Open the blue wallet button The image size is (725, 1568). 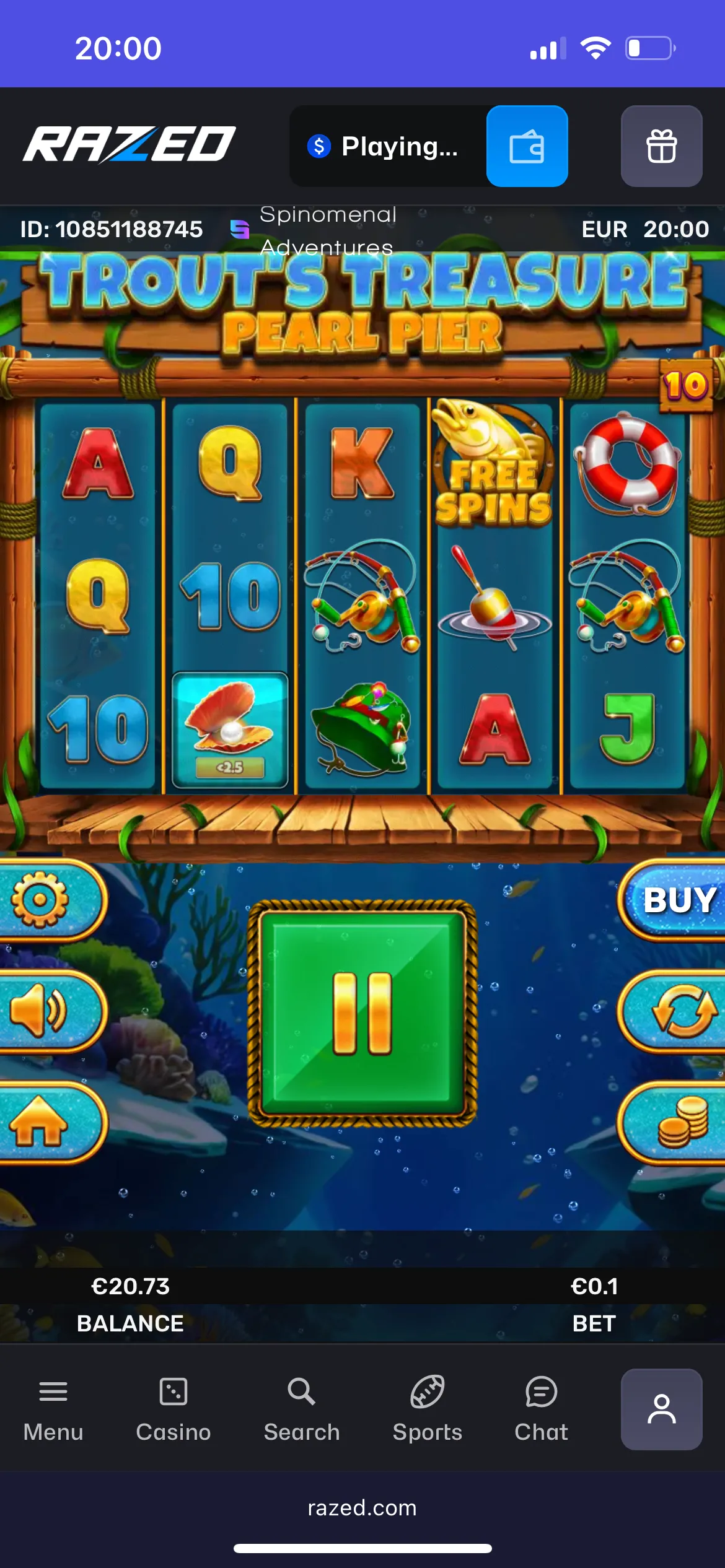[527, 146]
